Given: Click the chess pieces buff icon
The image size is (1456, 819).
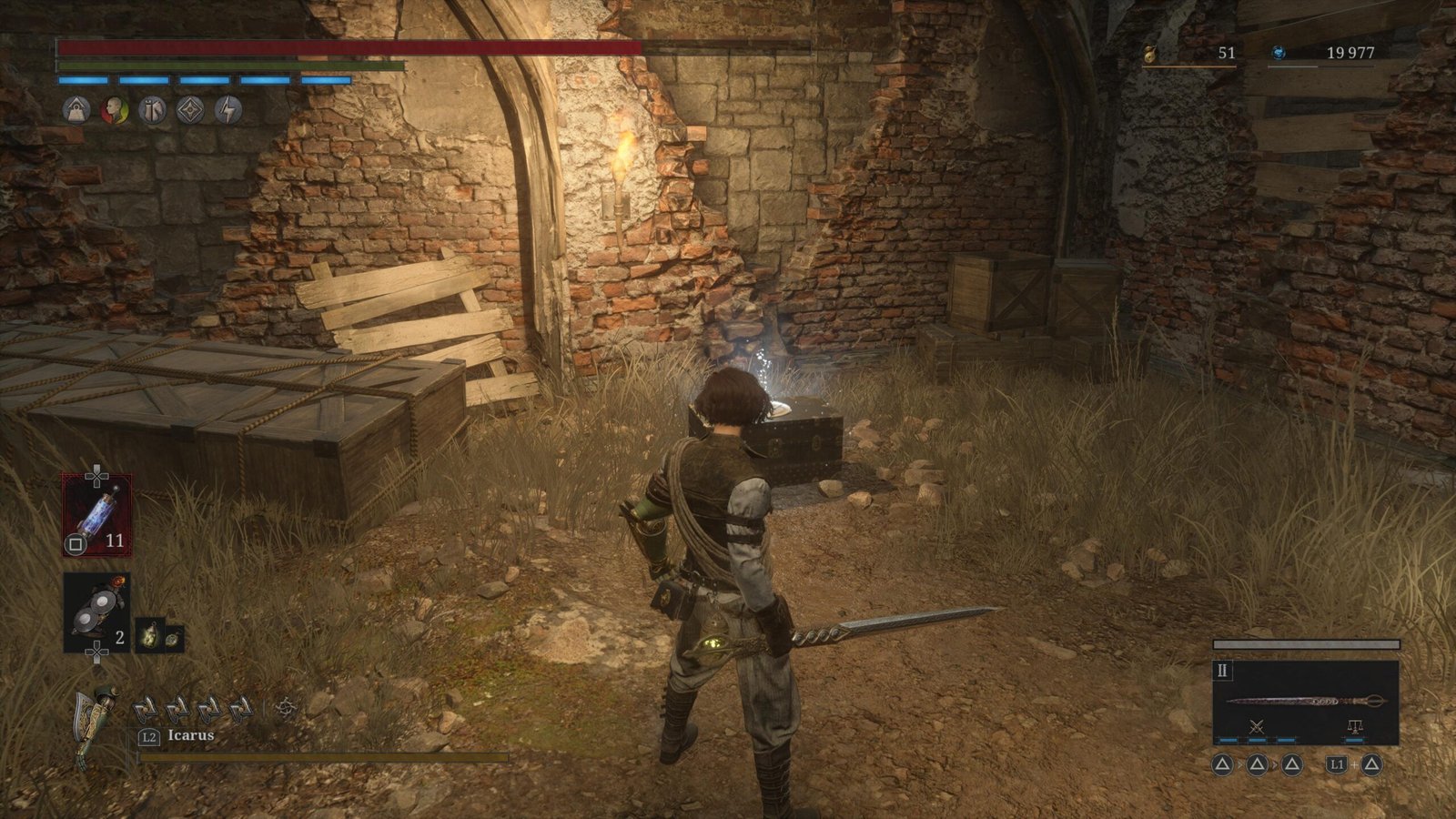Looking at the screenshot, I should pyautogui.click(x=152, y=110).
